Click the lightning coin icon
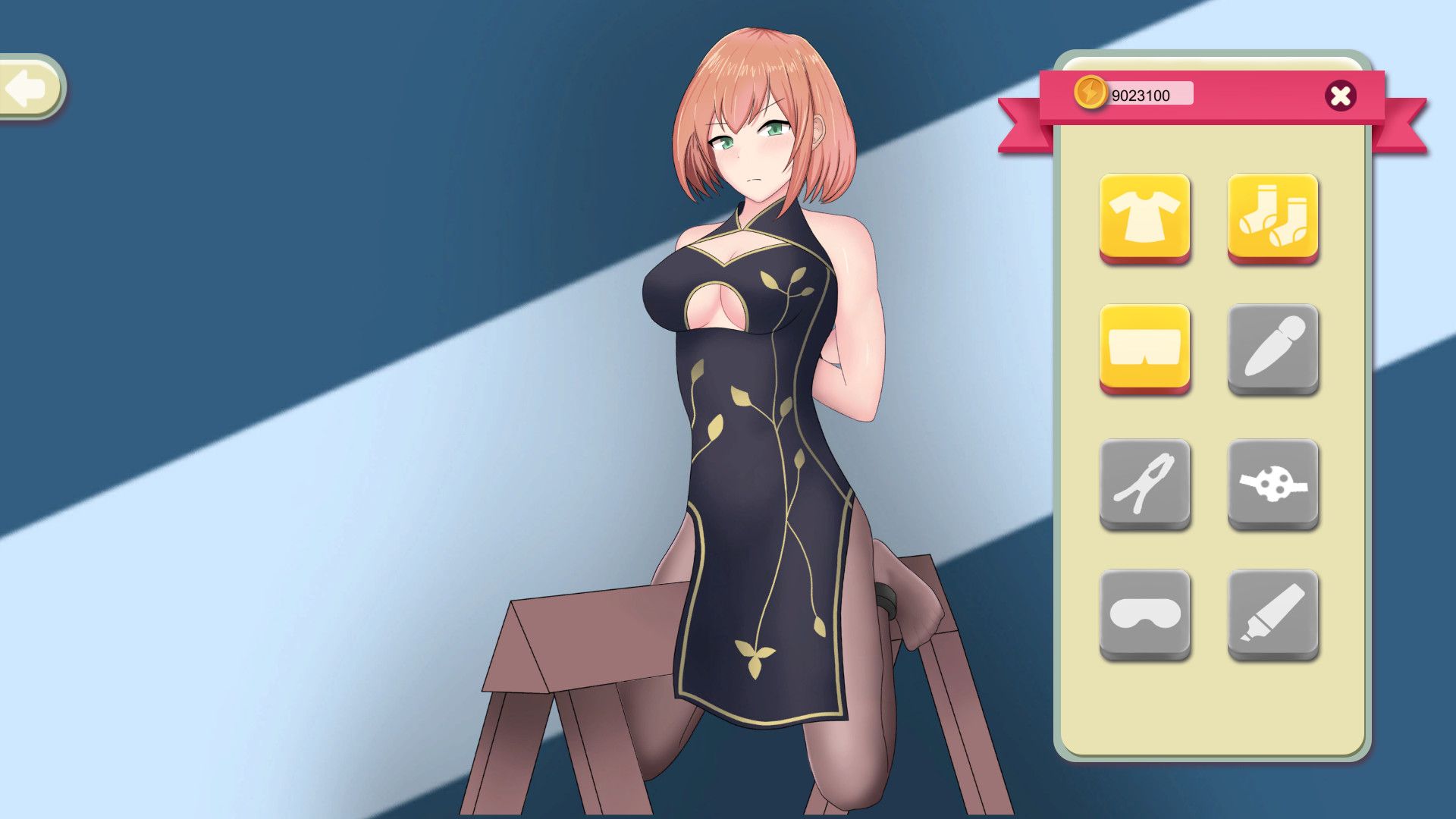Screen dimensions: 1456x819 tap(1092, 93)
